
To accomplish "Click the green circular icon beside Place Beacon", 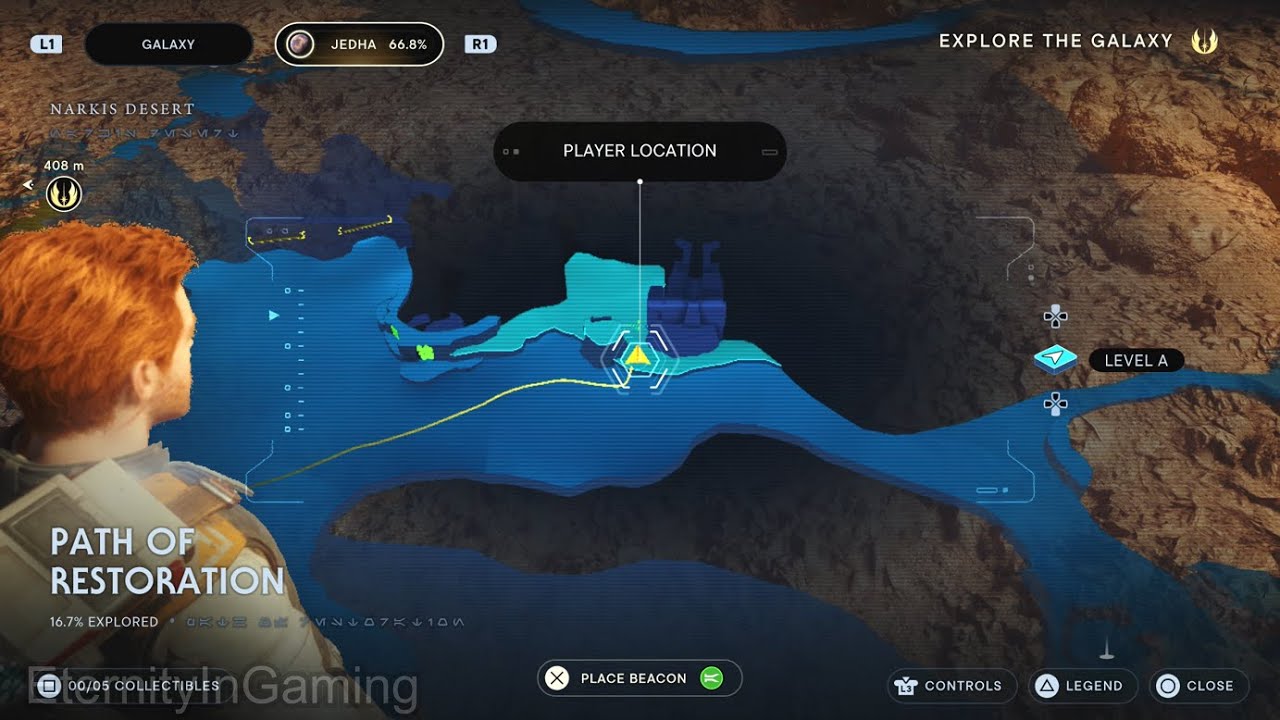I will click(710, 678).
